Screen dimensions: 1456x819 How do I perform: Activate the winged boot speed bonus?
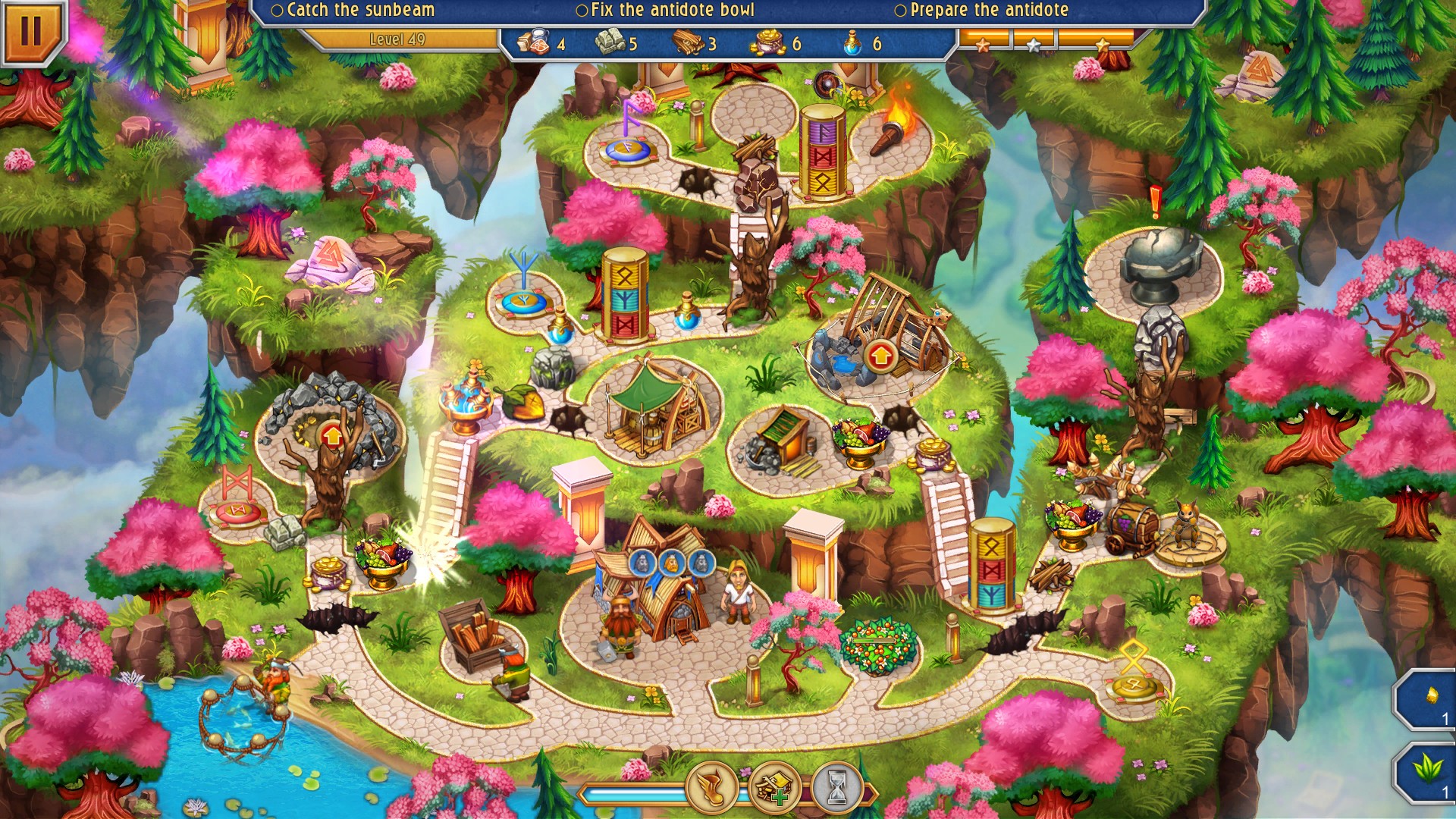point(711,789)
